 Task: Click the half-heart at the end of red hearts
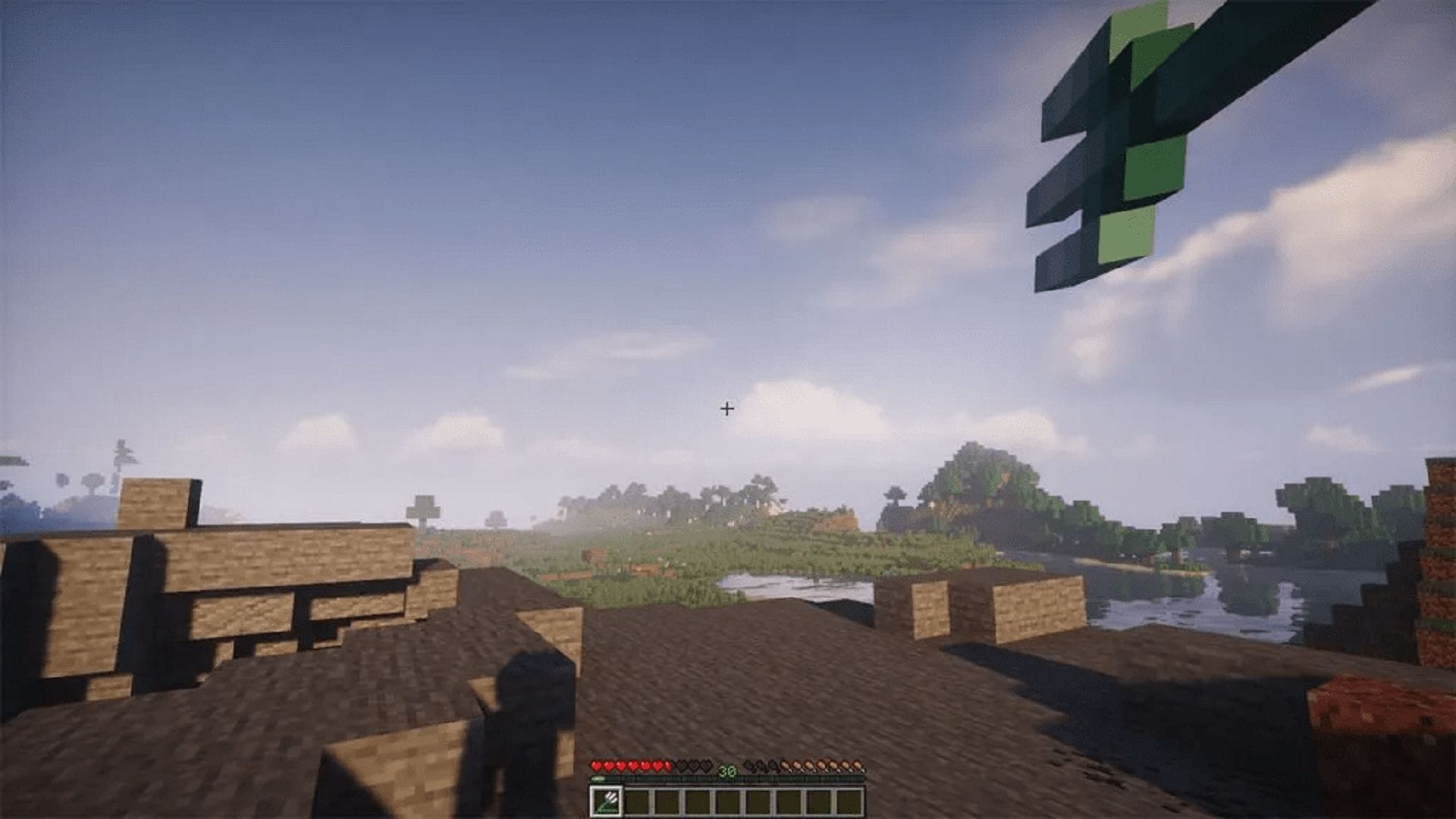pos(667,766)
